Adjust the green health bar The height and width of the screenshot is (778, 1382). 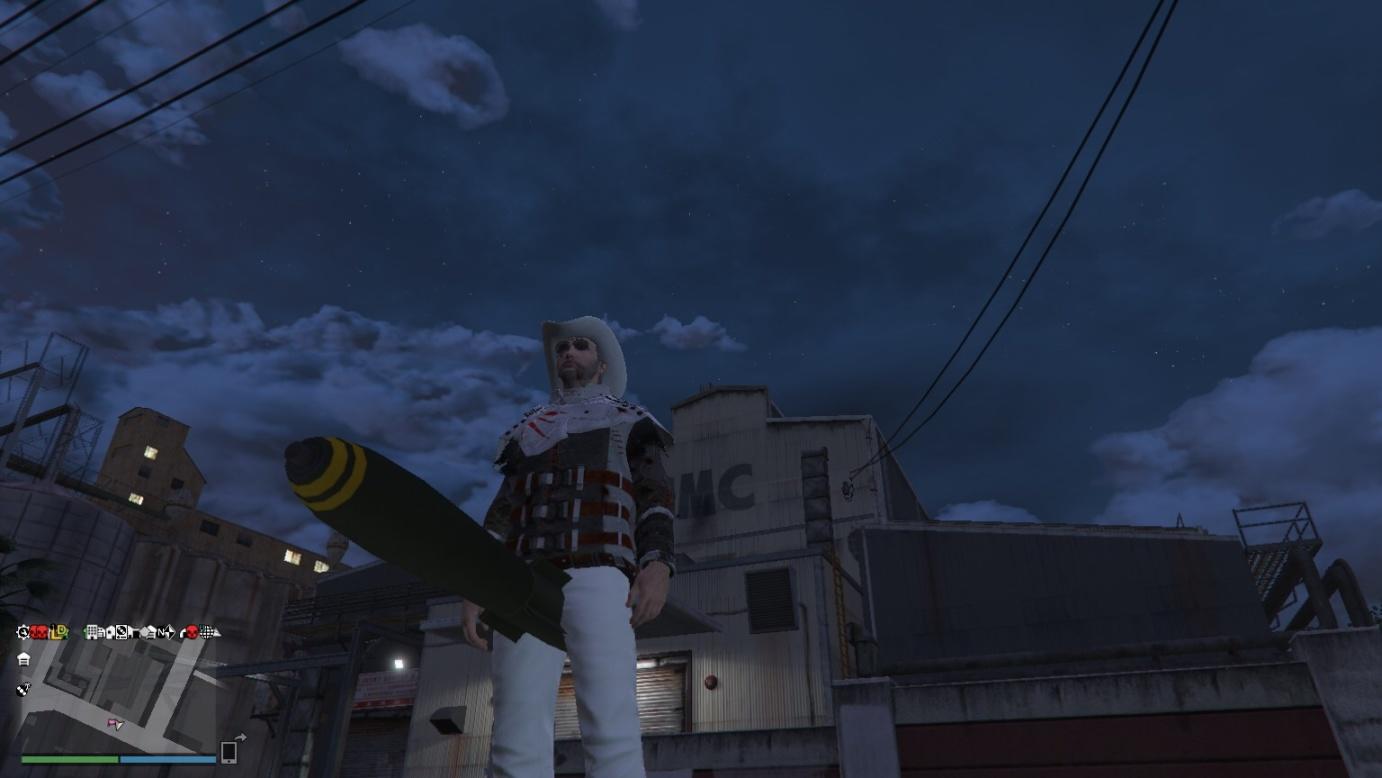[69, 758]
